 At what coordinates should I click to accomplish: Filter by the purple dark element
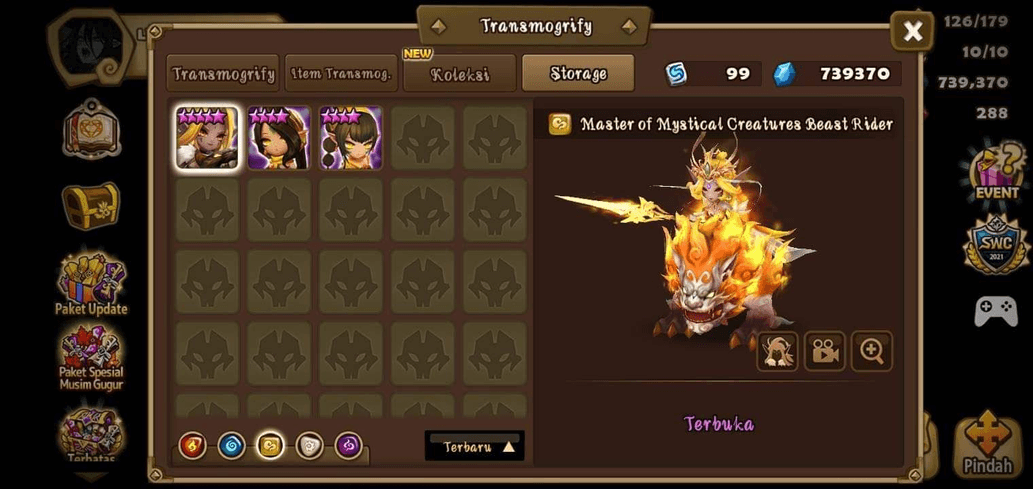pos(348,446)
